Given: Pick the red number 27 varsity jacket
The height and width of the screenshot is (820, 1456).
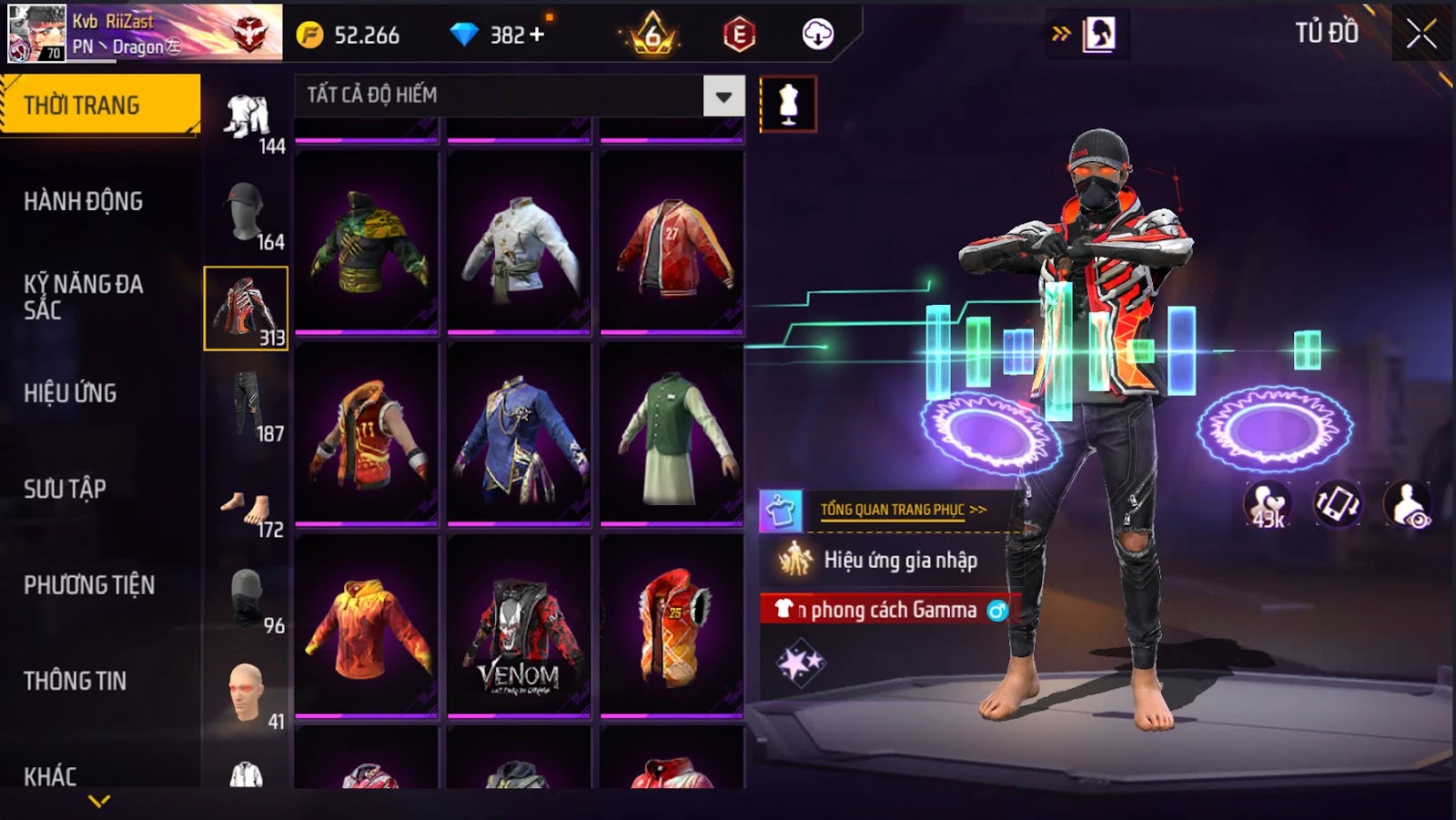Looking at the screenshot, I should pos(672,242).
